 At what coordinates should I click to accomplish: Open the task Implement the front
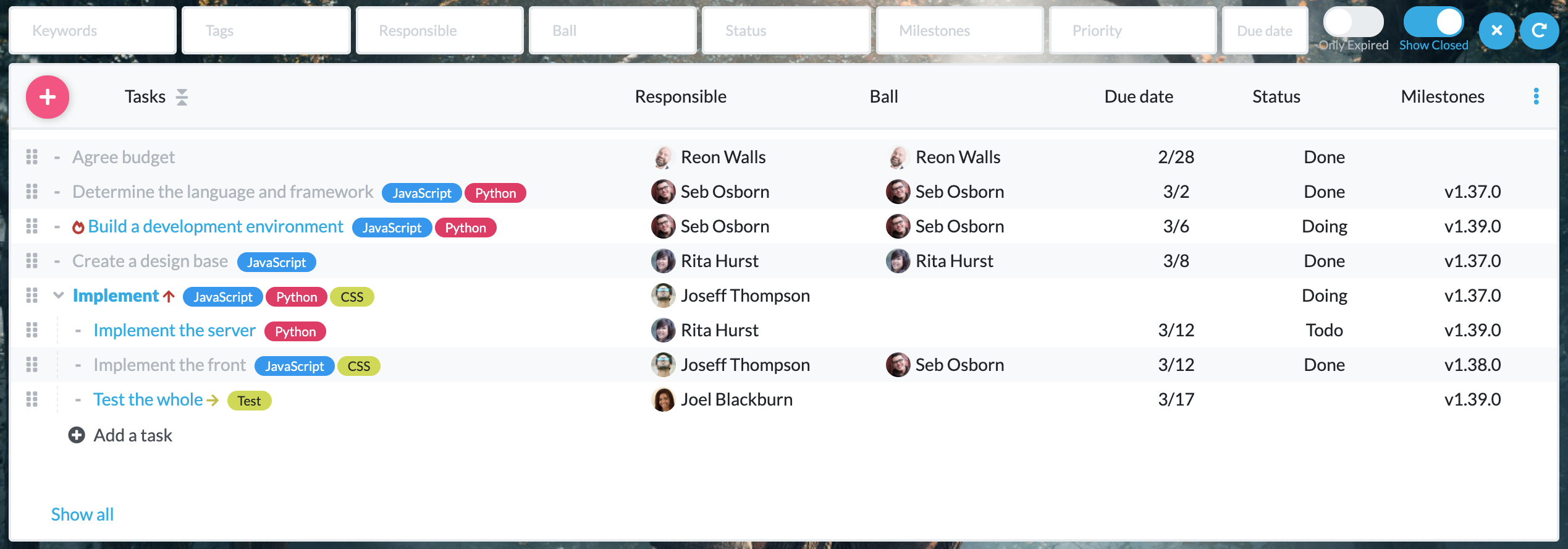pyautogui.click(x=169, y=365)
